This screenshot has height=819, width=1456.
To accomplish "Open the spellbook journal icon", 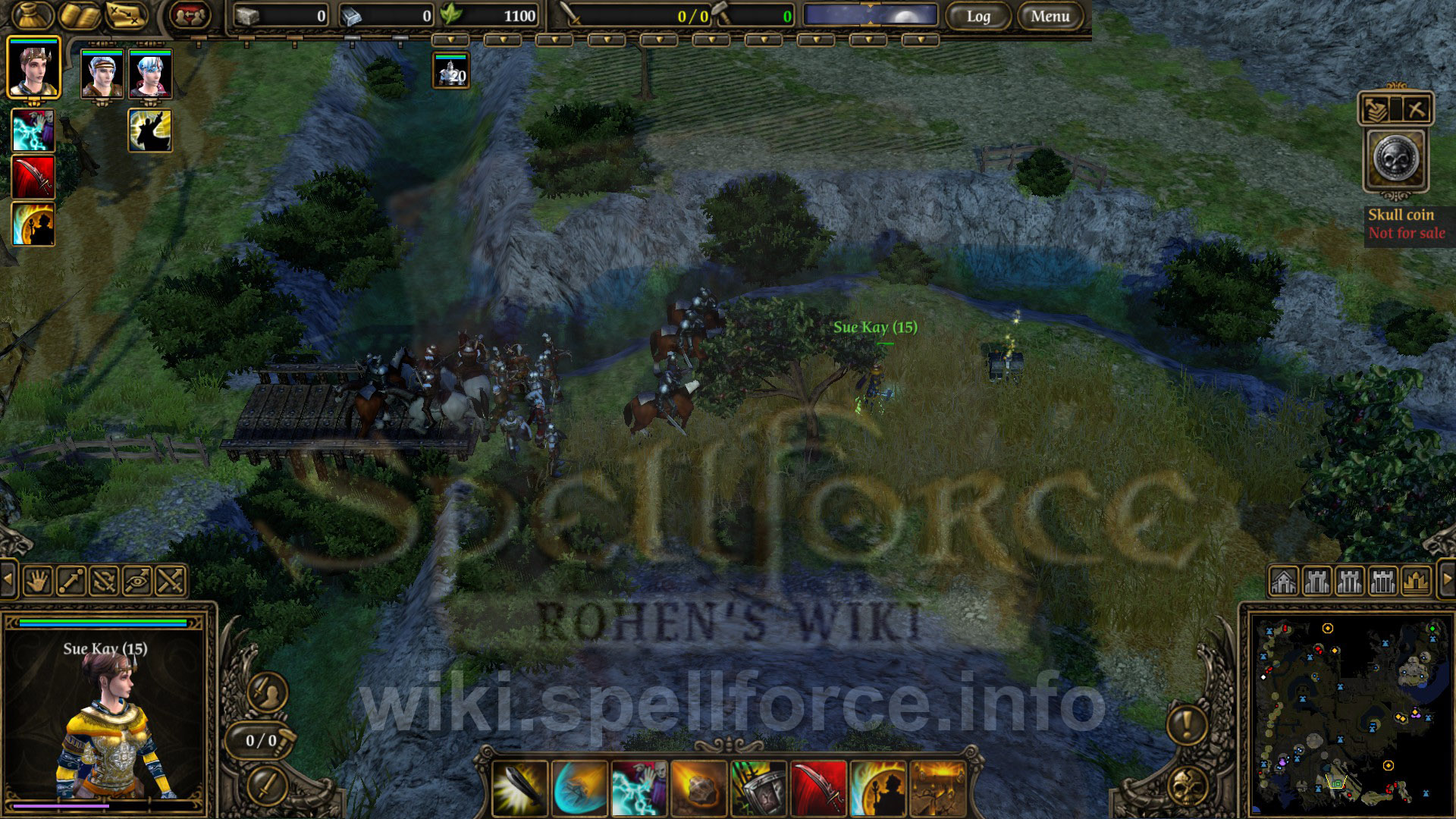I will (80, 15).
